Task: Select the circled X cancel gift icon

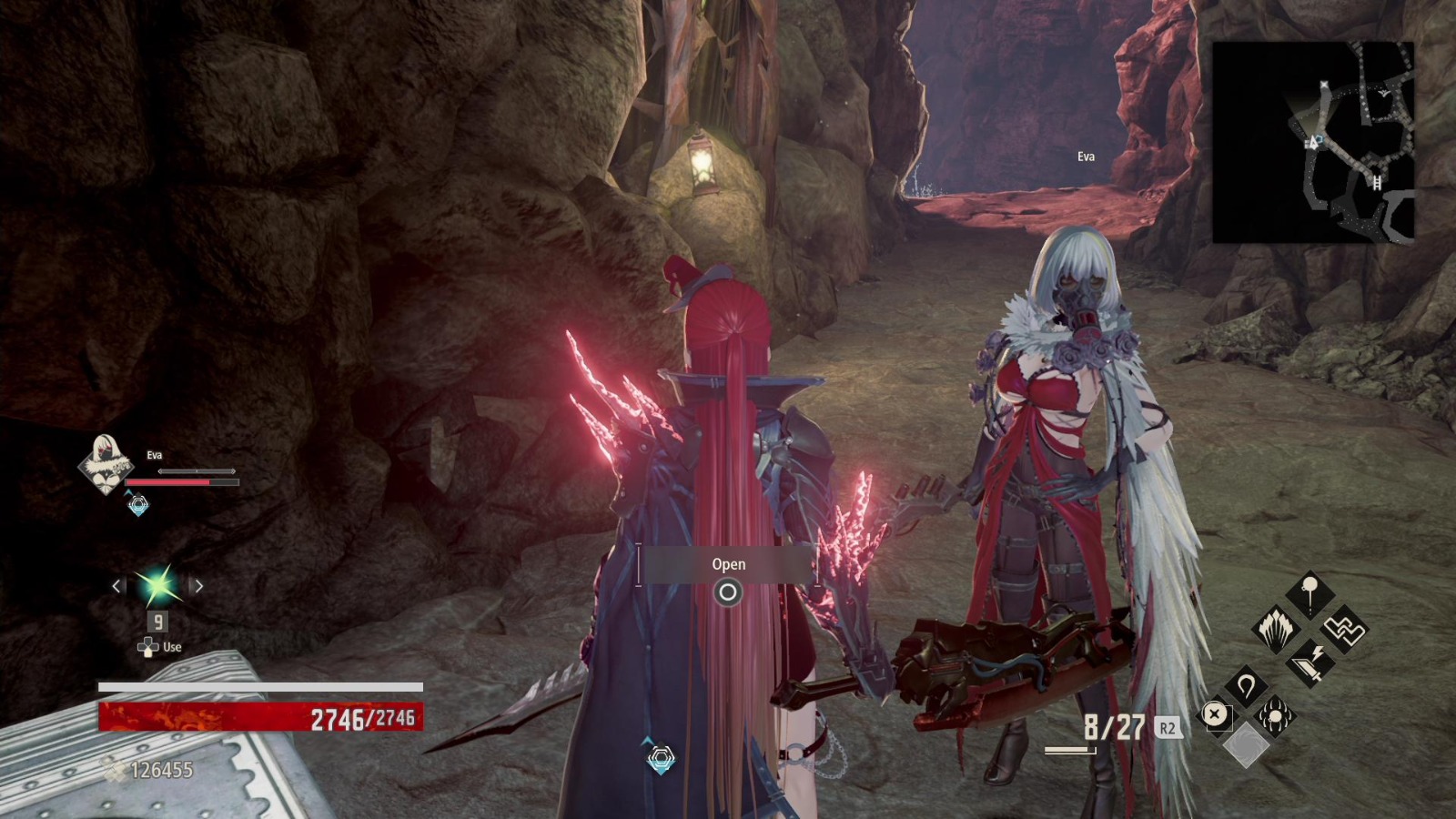Action: tap(1215, 713)
